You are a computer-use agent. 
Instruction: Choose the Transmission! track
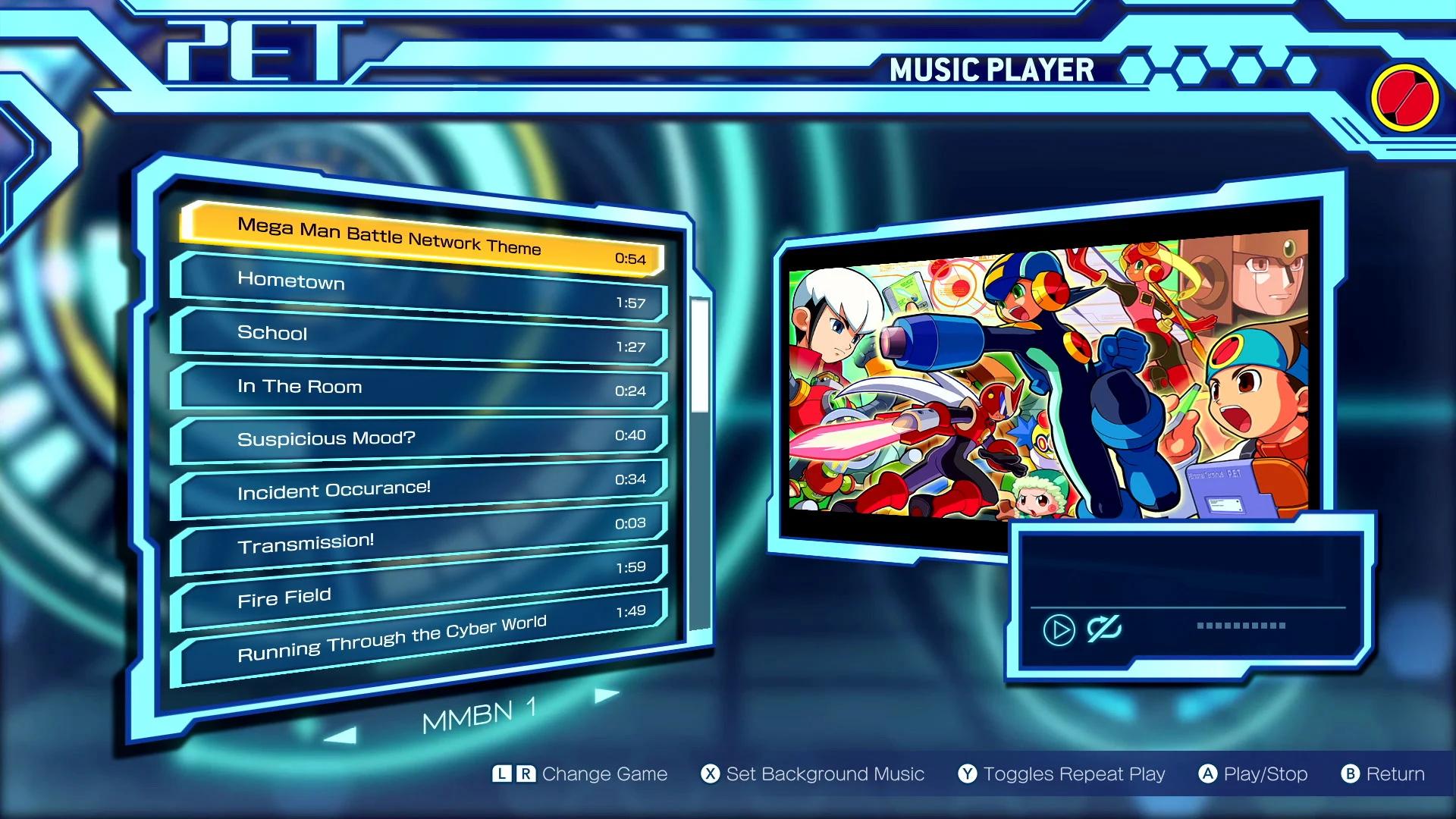tap(422, 537)
